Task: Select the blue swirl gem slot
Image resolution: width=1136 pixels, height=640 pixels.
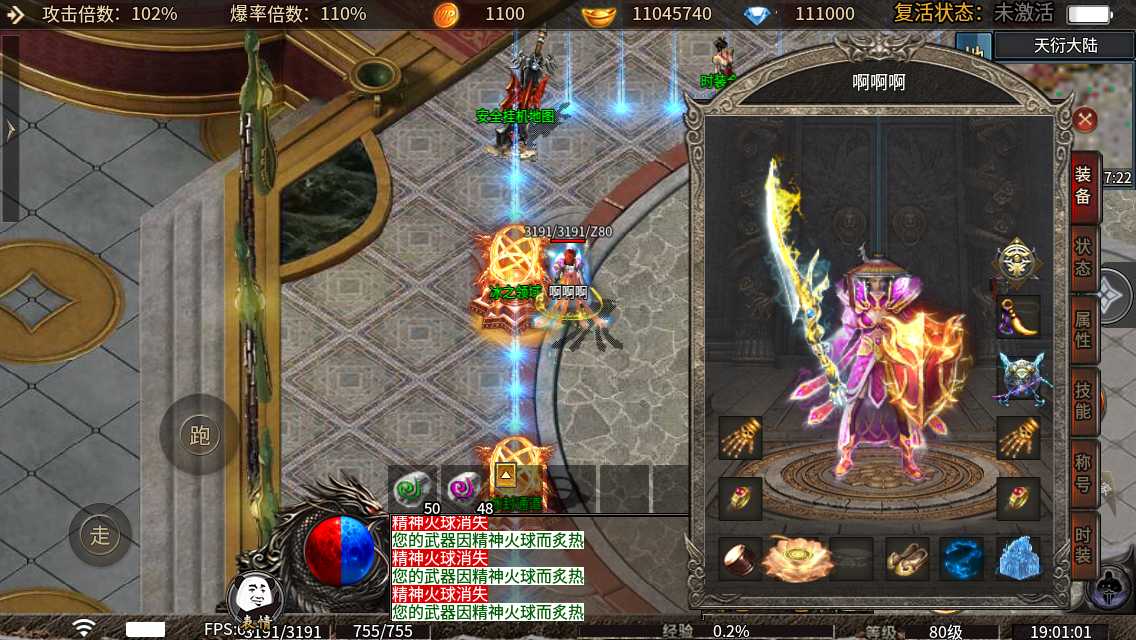Action: pos(962,559)
